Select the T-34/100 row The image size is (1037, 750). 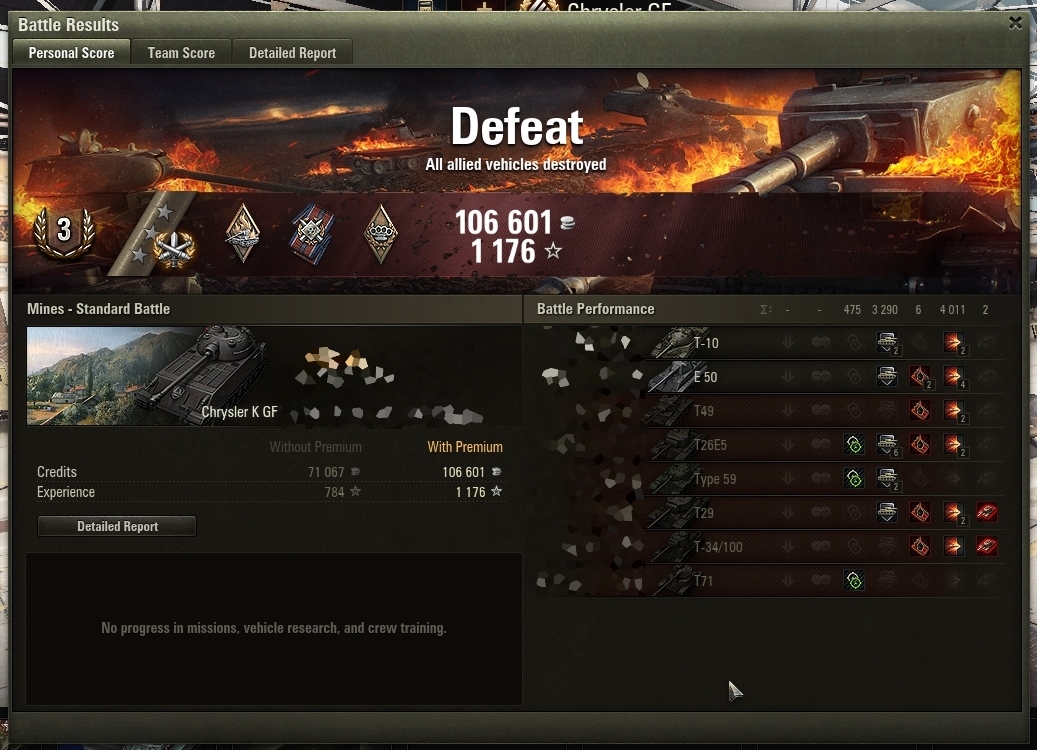[x=764, y=547]
